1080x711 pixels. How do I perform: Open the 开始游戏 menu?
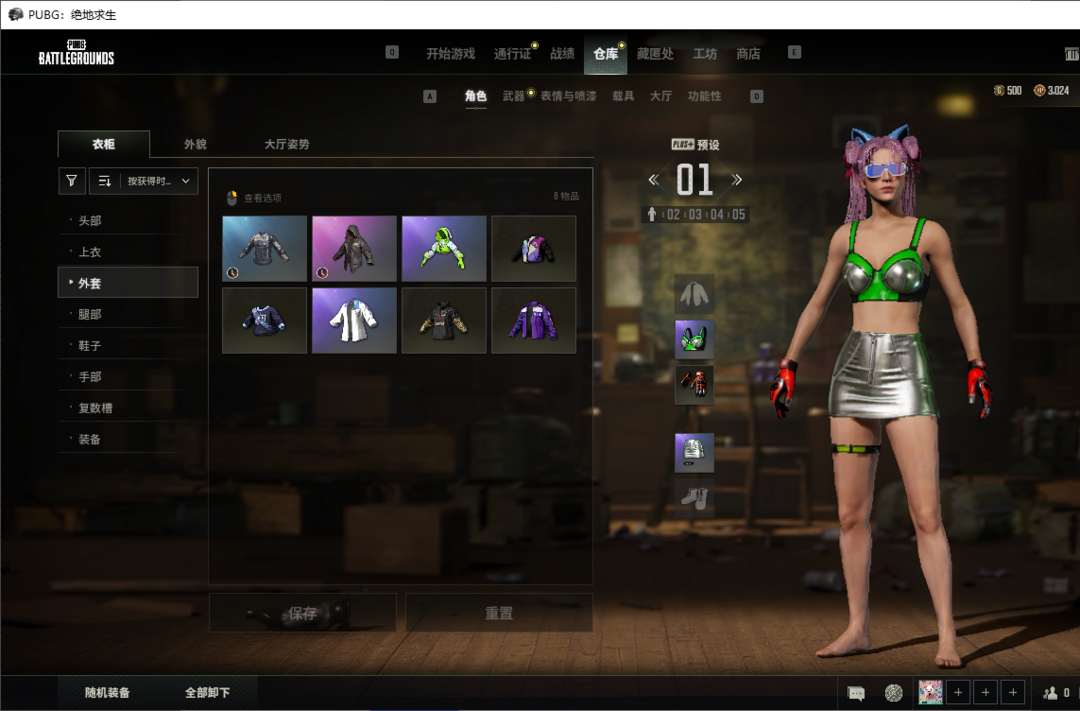450,54
